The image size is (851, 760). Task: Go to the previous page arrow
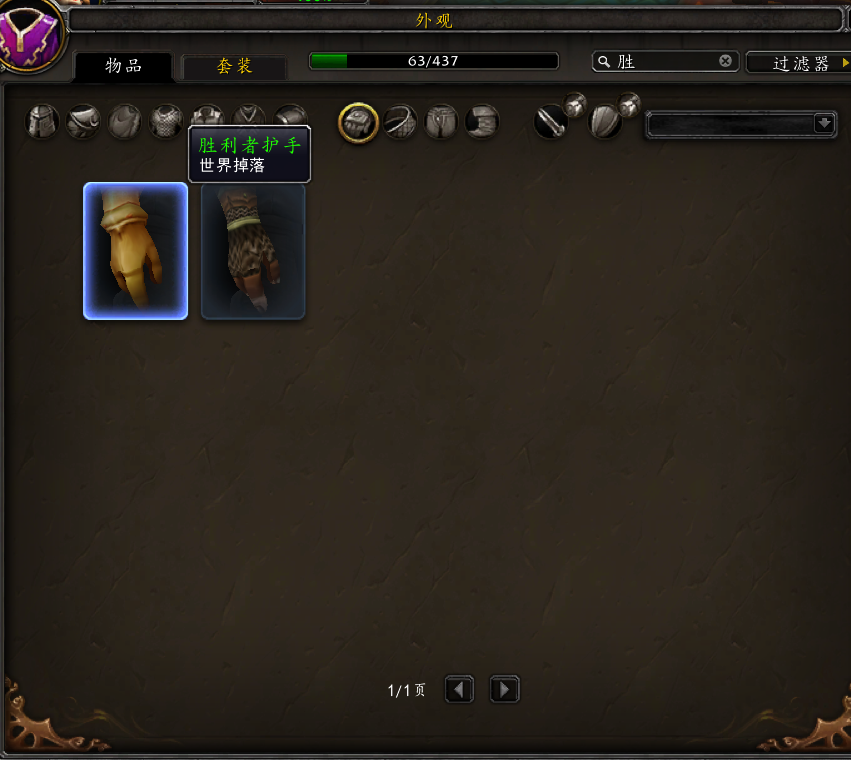tap(459, 689)
